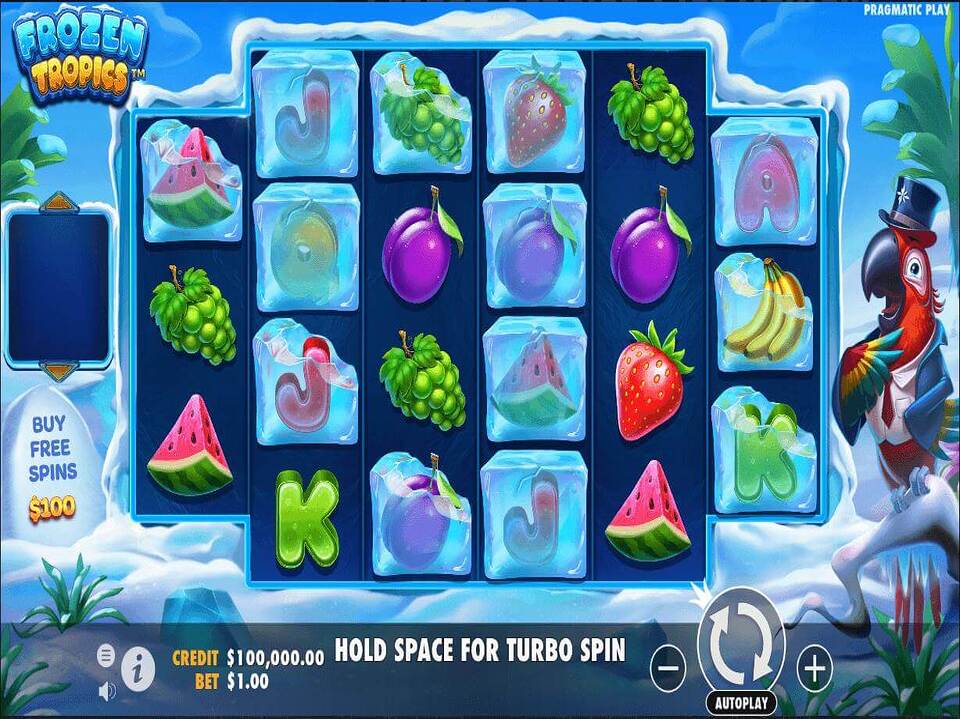Toggle the sound speaker icon
The width and height of the screenshot is (960, 719).
(x=107, y=690)
